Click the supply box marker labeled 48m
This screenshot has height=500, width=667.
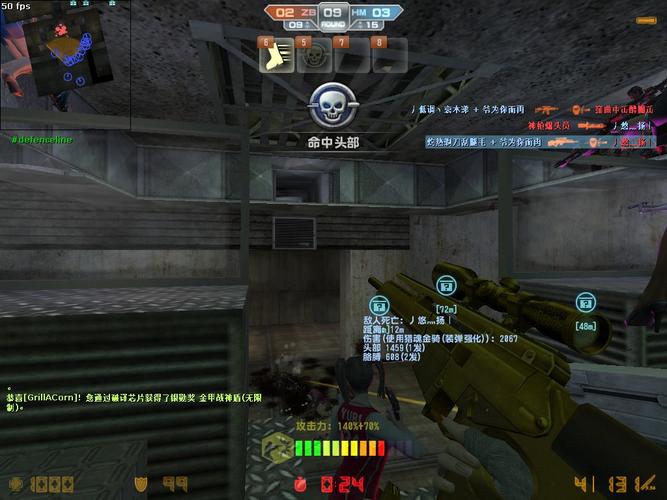(x=585, y=302)
